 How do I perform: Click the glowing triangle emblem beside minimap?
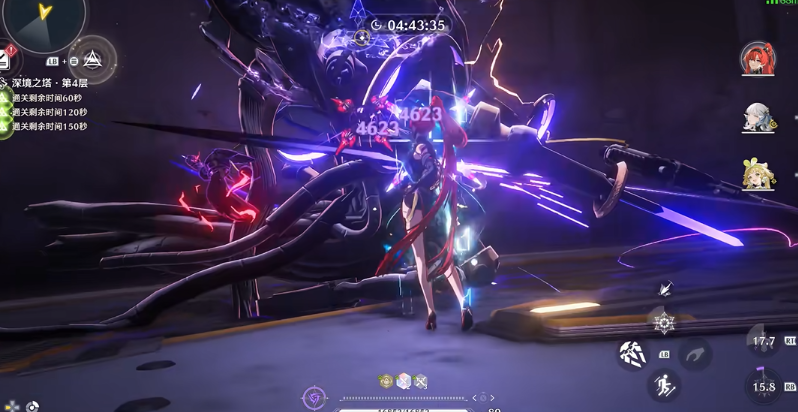[x=93, y=59]
